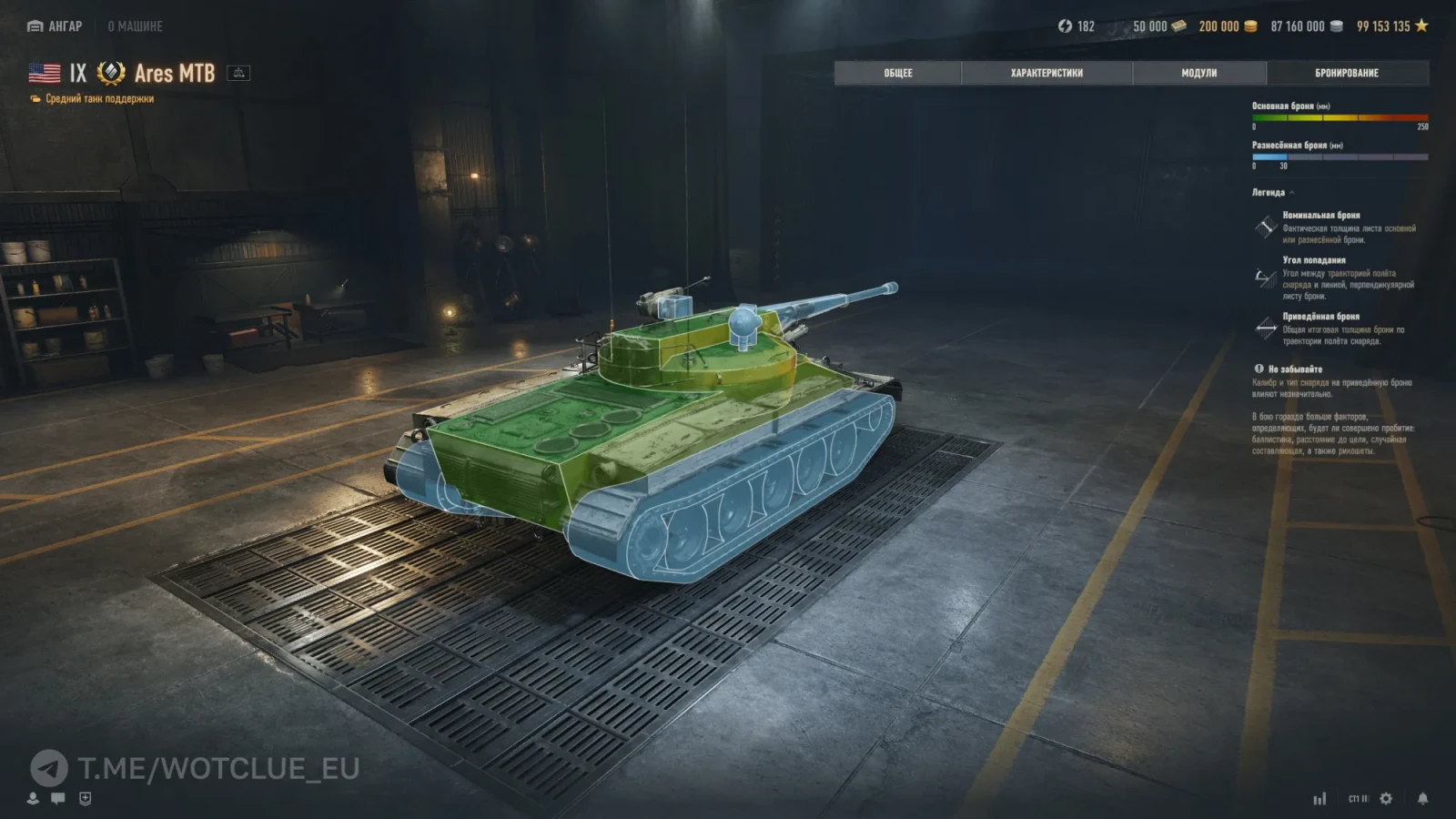This screenshot has height=819, width=1456.
Task: Show the Бронирование armor tab
Action: 1347,73
